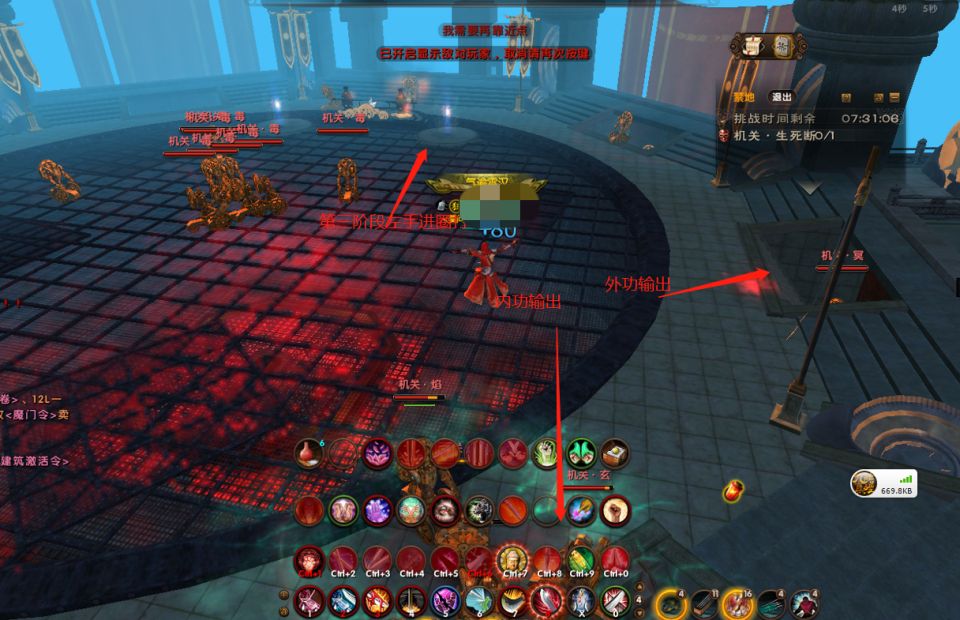Viewport: 960px width, 620px height.
Task: Use the skill in hotbar slot 1
Action: coord(309,601)
